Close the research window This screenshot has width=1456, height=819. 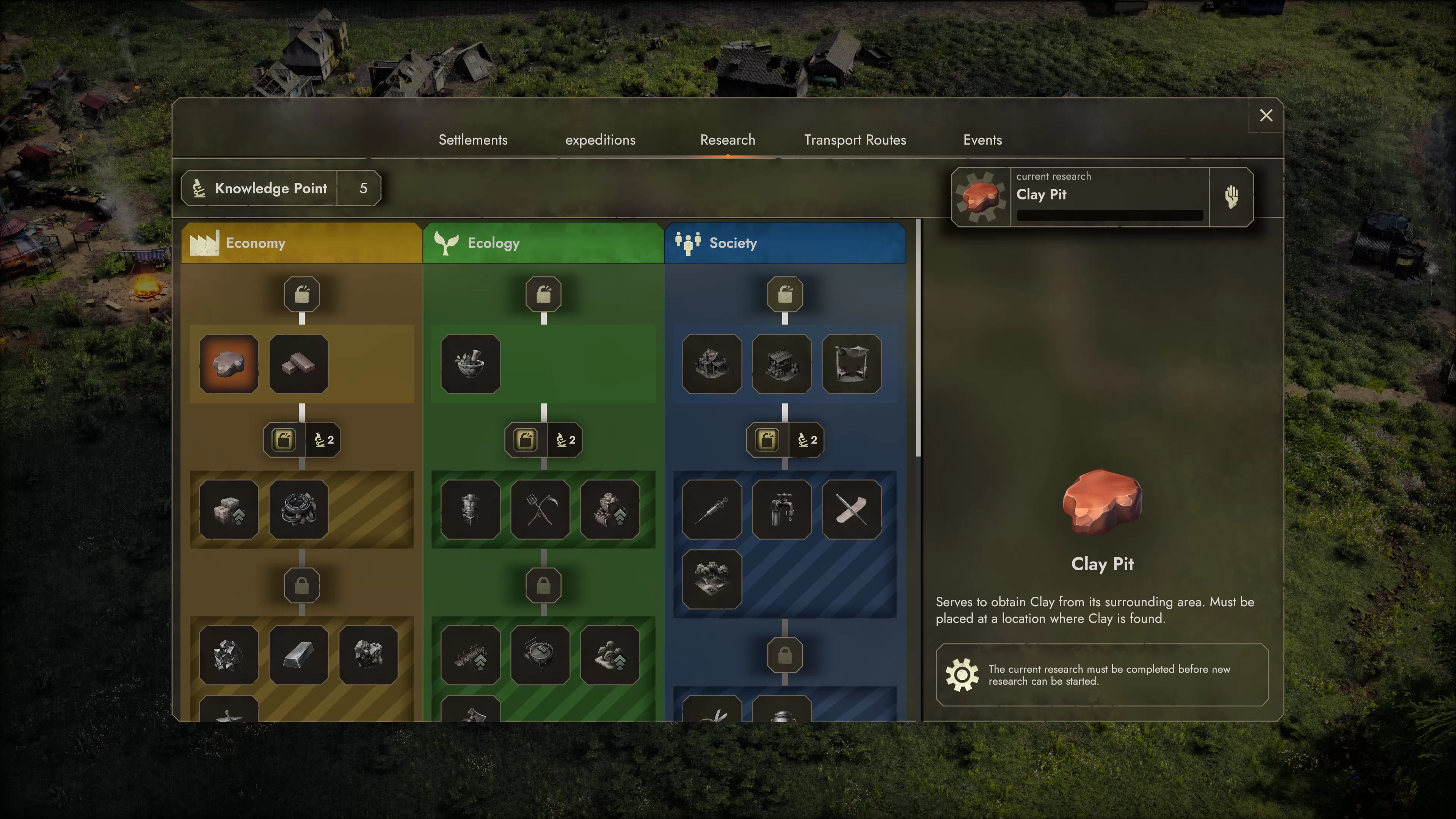(x=1266, y=115)
